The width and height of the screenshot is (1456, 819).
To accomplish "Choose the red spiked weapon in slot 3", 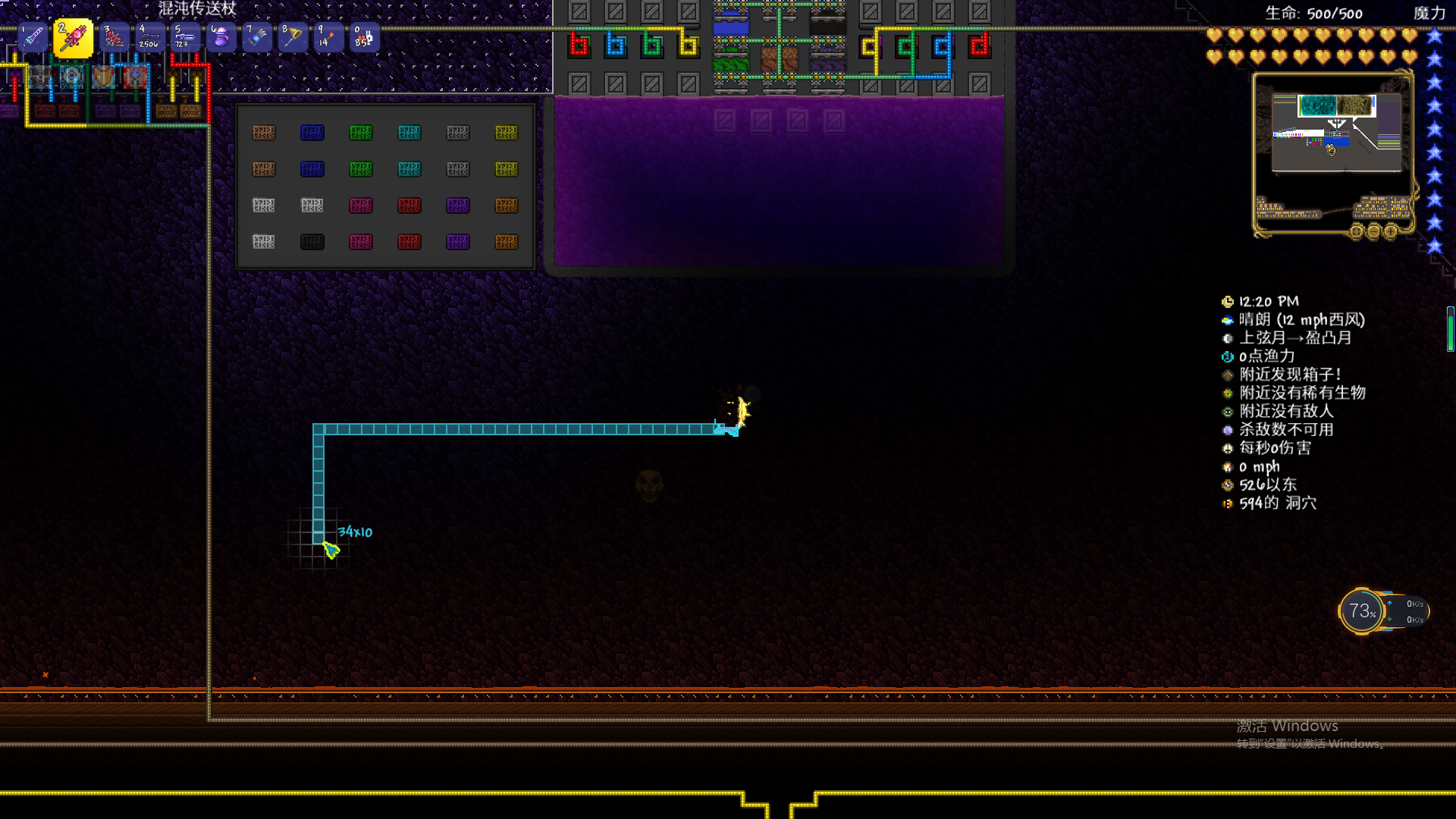I will click(x=114, y=37).
